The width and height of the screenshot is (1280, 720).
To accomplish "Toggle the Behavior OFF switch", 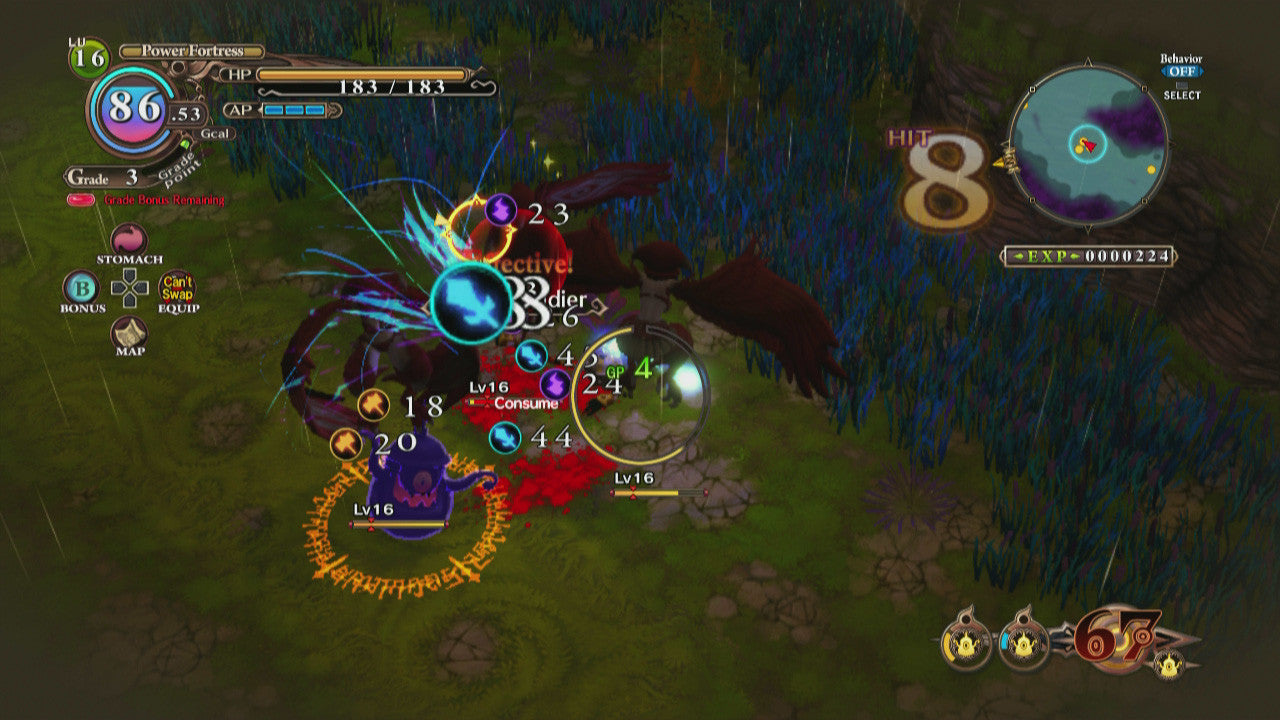I will pos(1181,72).
